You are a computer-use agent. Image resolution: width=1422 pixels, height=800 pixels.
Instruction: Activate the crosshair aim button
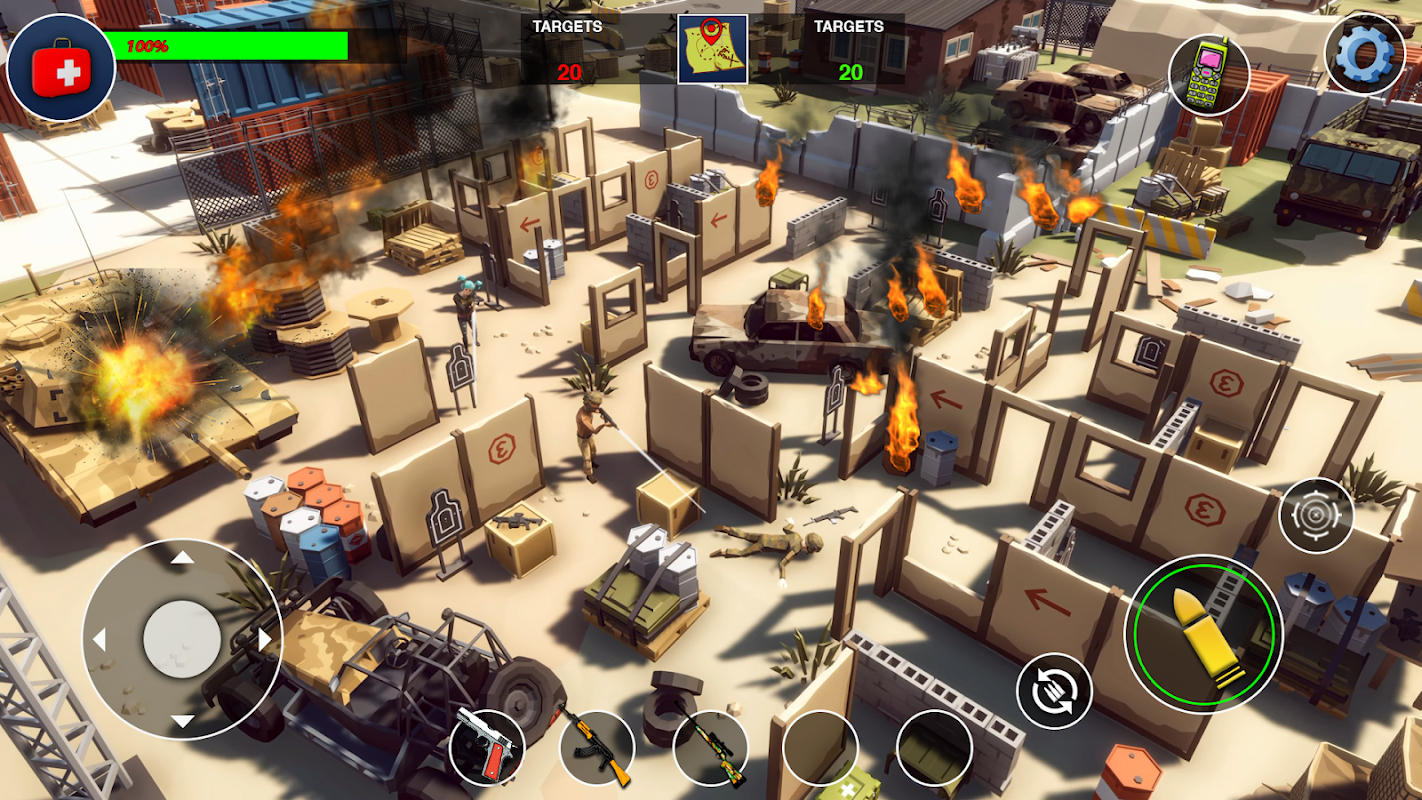pyautogui.click(x=1316, y=516)
